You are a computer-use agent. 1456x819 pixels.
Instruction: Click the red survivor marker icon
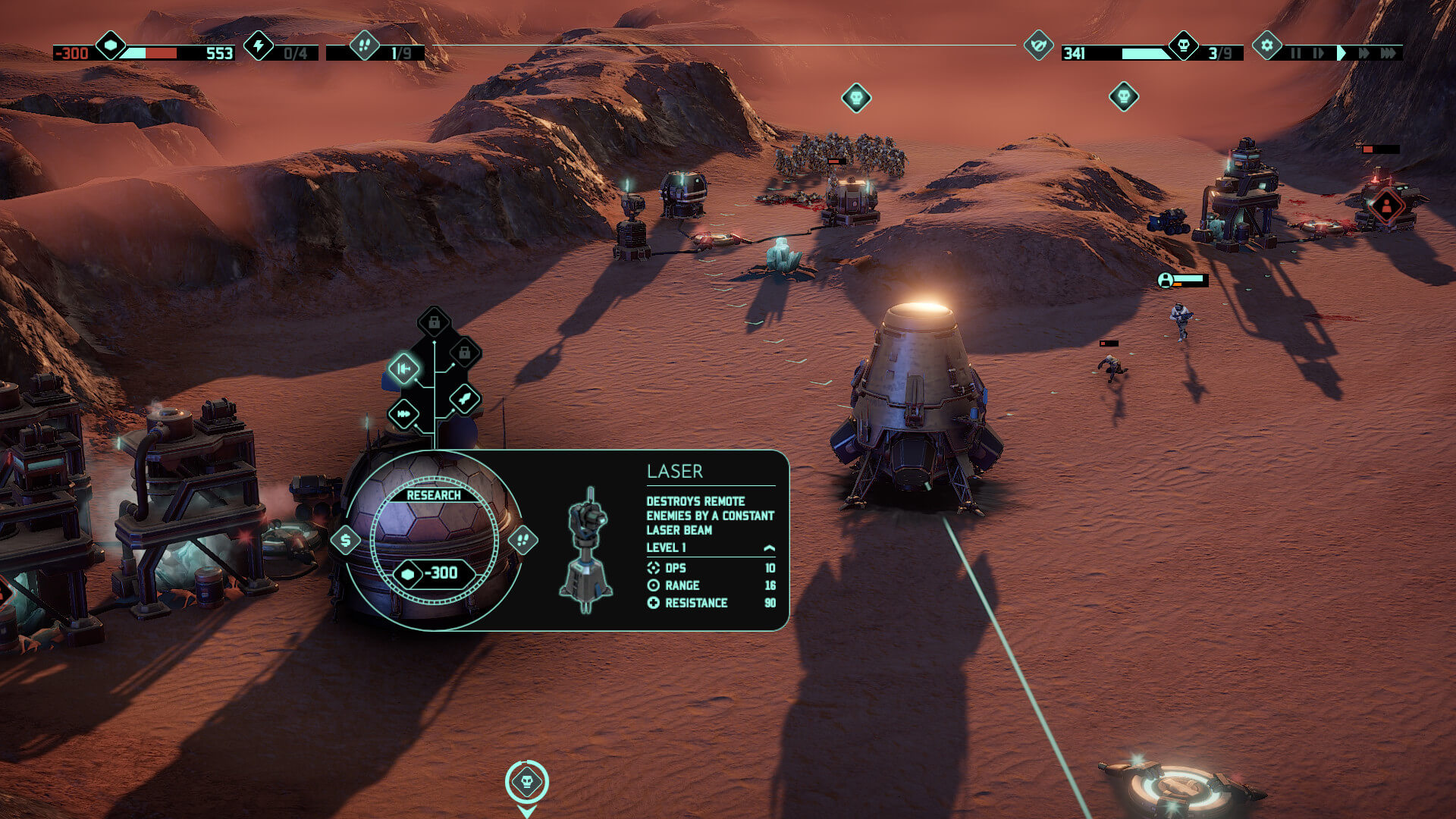[x=1386, y=206]
